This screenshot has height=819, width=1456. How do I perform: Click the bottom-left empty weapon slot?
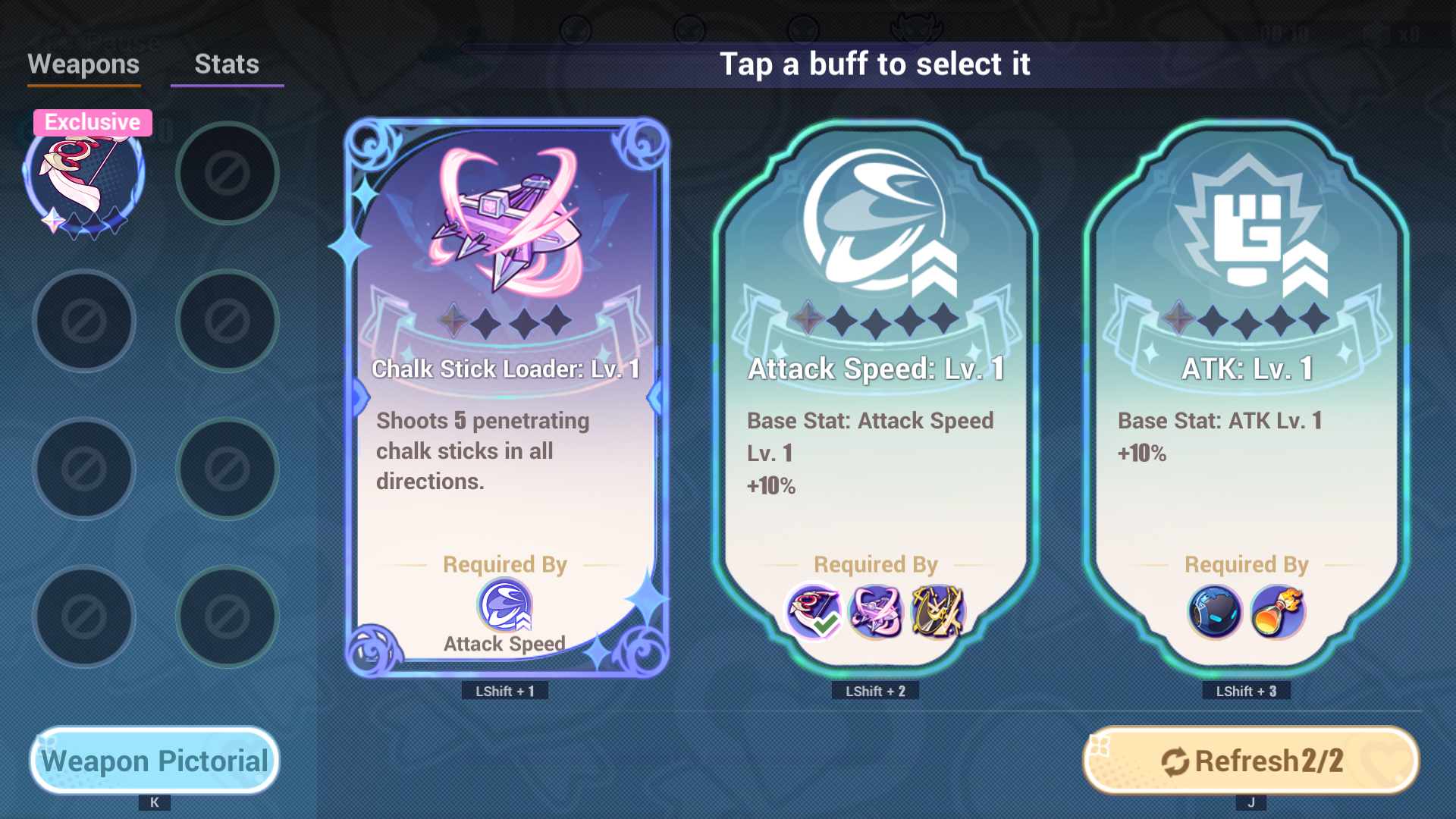click(x=83, y=616)
